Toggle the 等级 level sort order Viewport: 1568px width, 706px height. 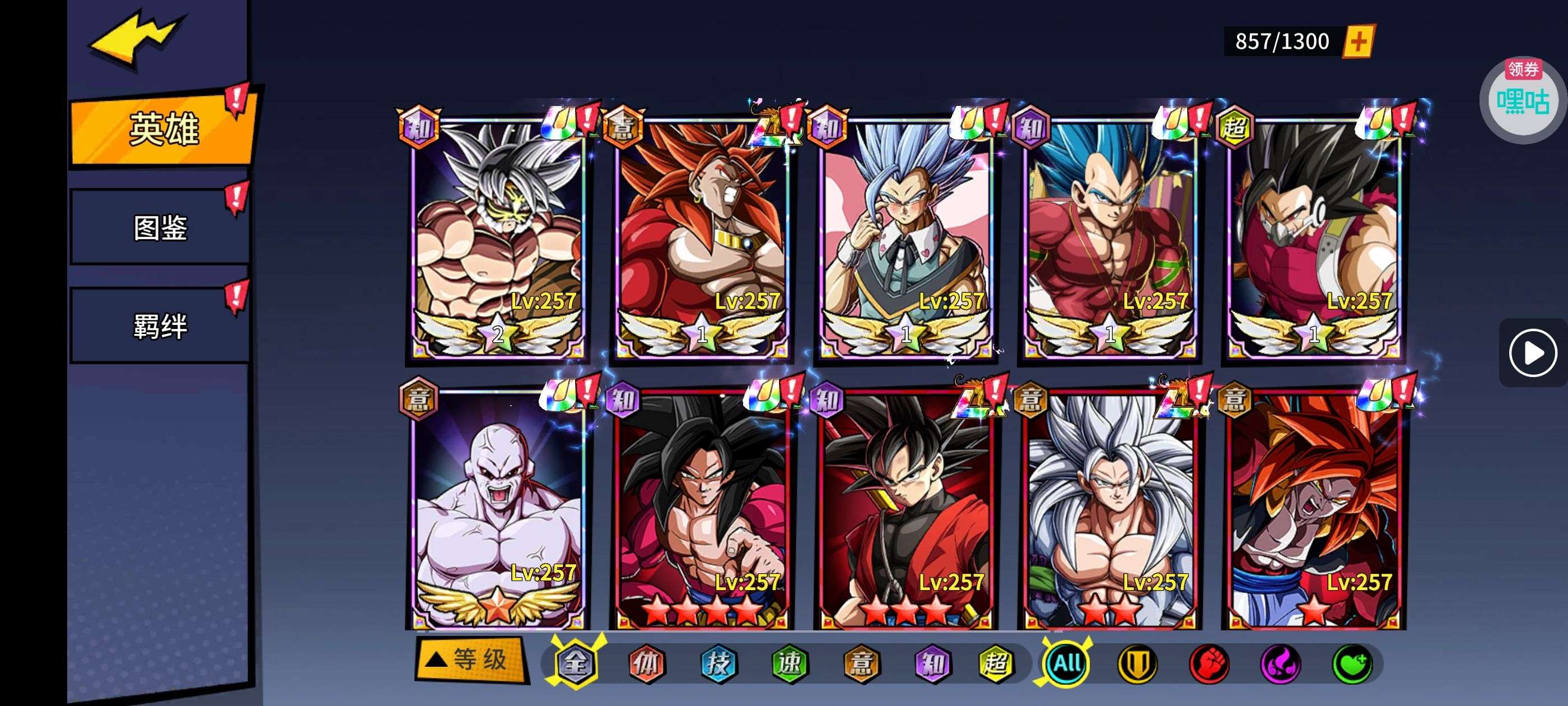coord(470,659)
